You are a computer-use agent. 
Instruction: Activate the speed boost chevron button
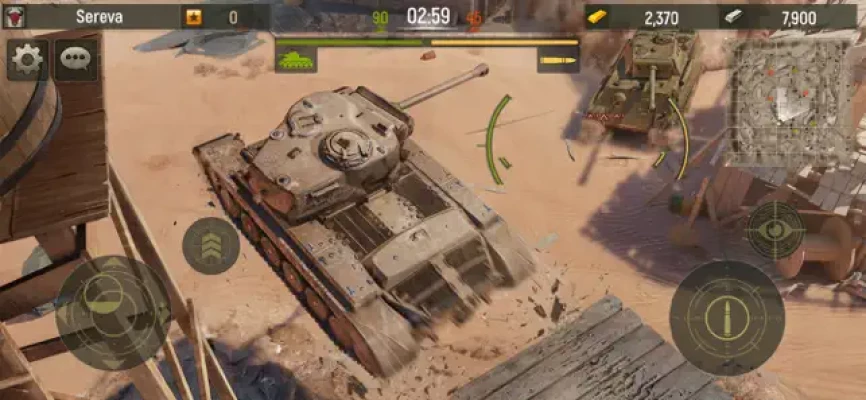click(211, 245)
